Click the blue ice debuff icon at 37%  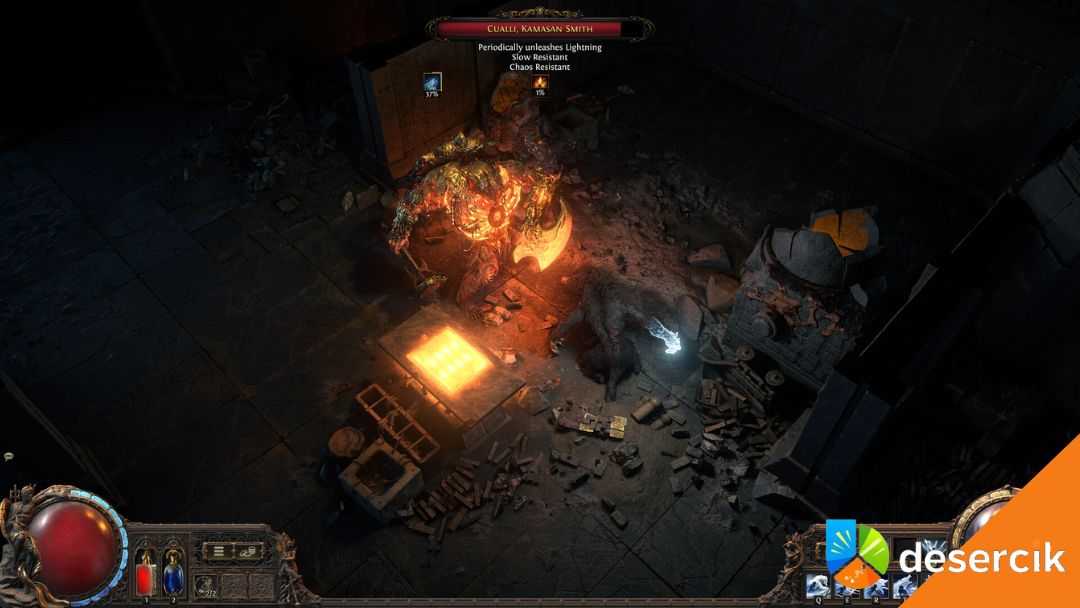click(x=432, y=82)
